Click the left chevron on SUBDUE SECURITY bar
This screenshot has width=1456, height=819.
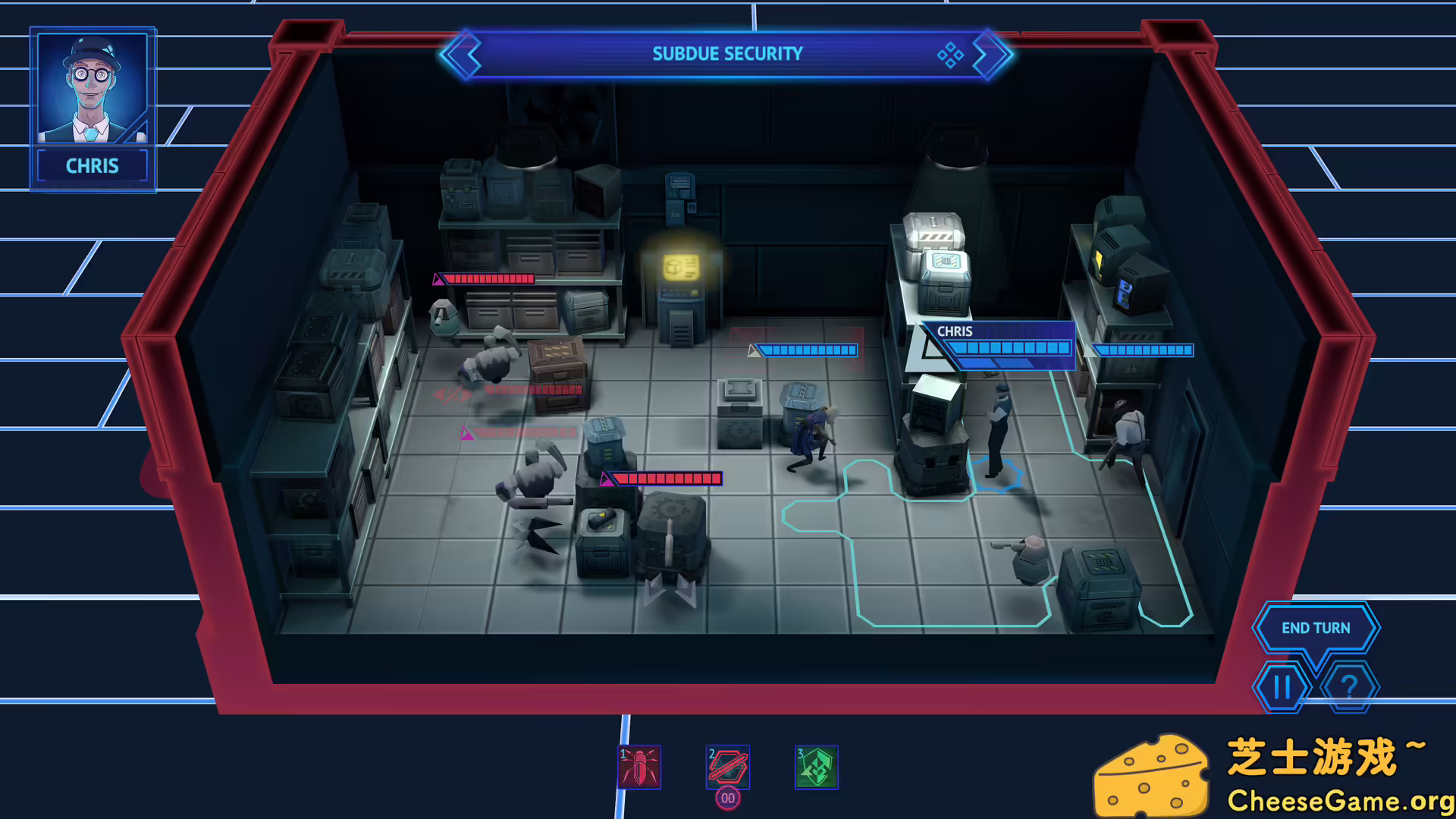[x=463, y=53]
